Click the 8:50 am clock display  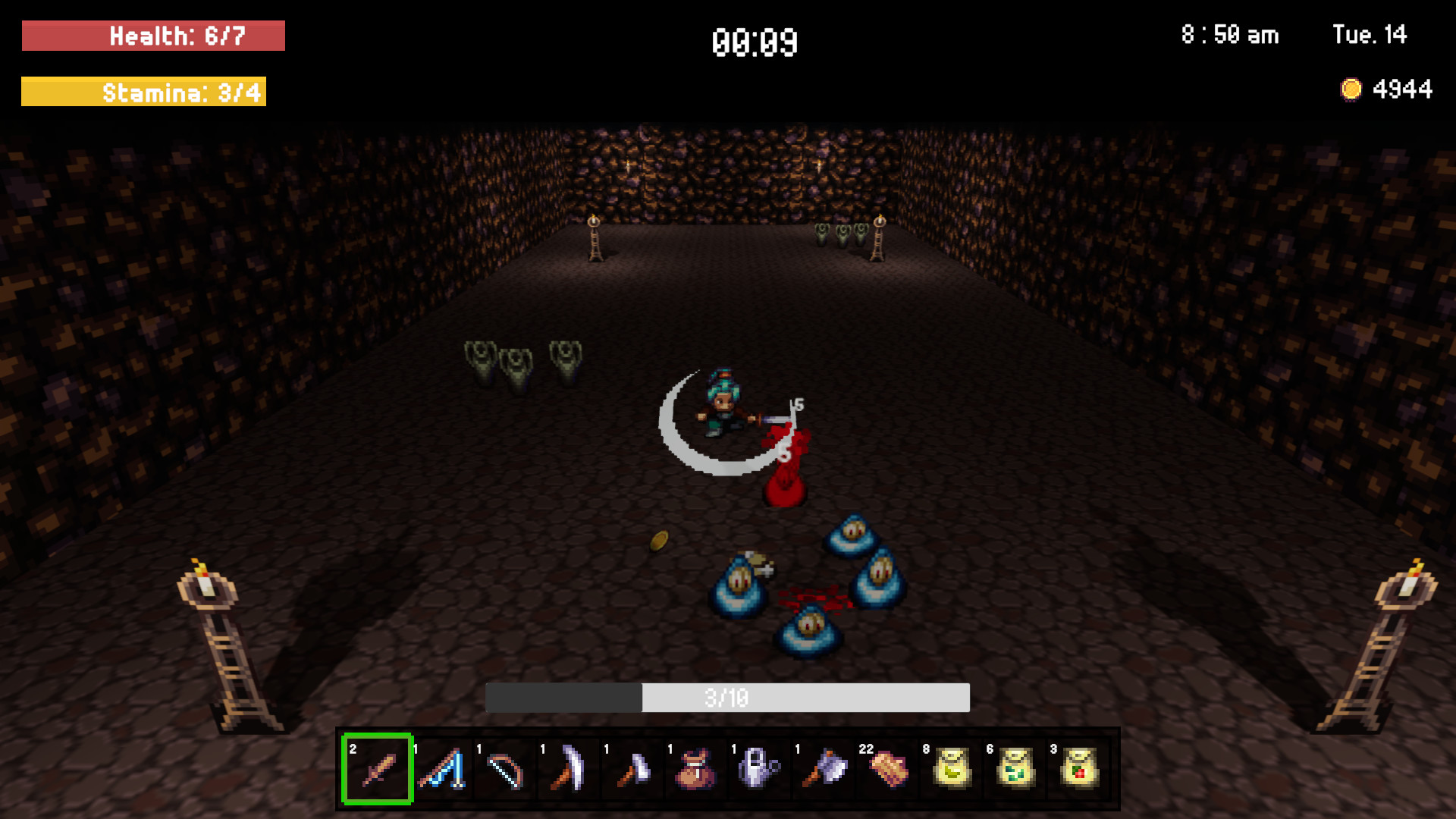(1228, 35)
